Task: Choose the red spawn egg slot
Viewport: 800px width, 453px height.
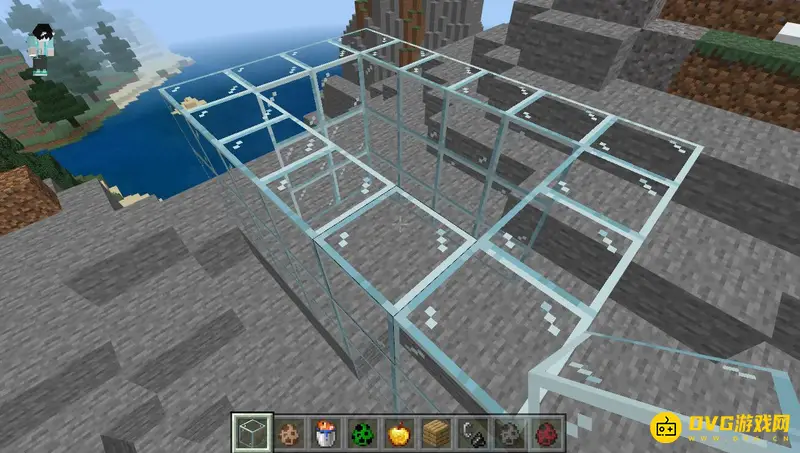Action: 543,433
